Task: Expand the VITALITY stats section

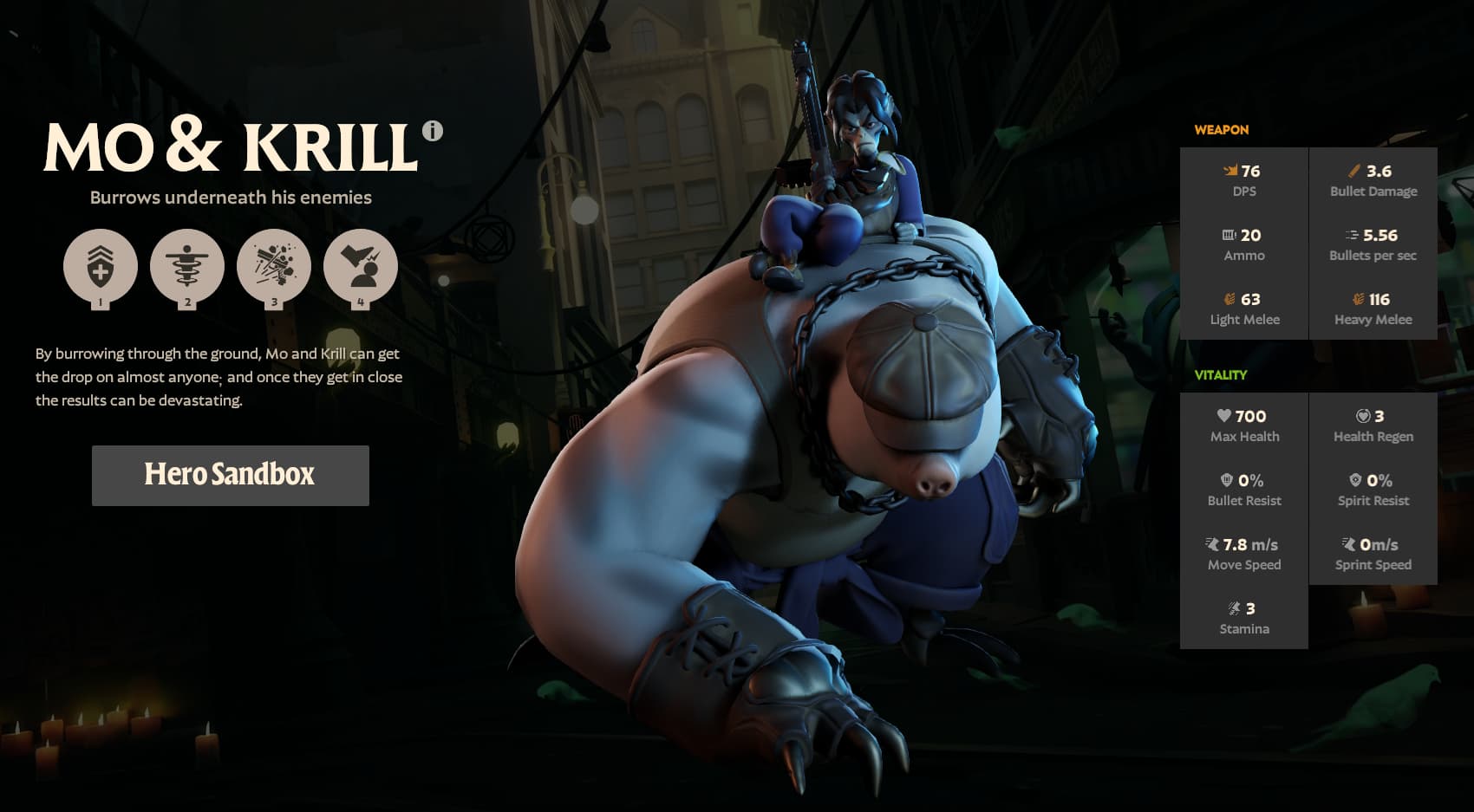Action: click(x=1223, y=376)
